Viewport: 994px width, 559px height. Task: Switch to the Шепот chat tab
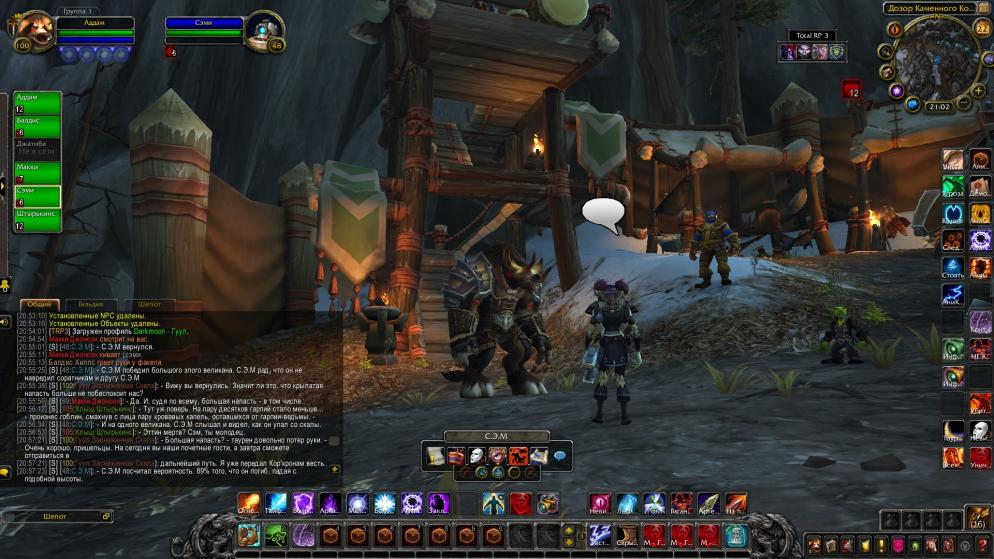coord(149,304)
